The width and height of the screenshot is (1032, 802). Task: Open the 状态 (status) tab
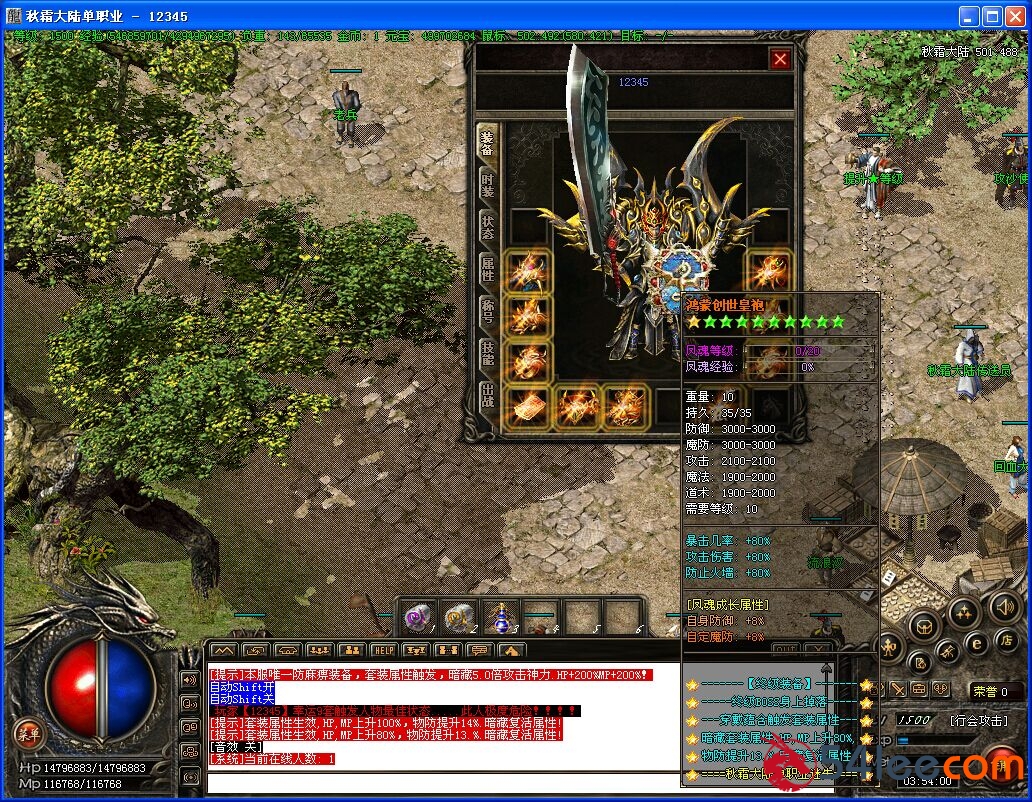click(487, 226)
